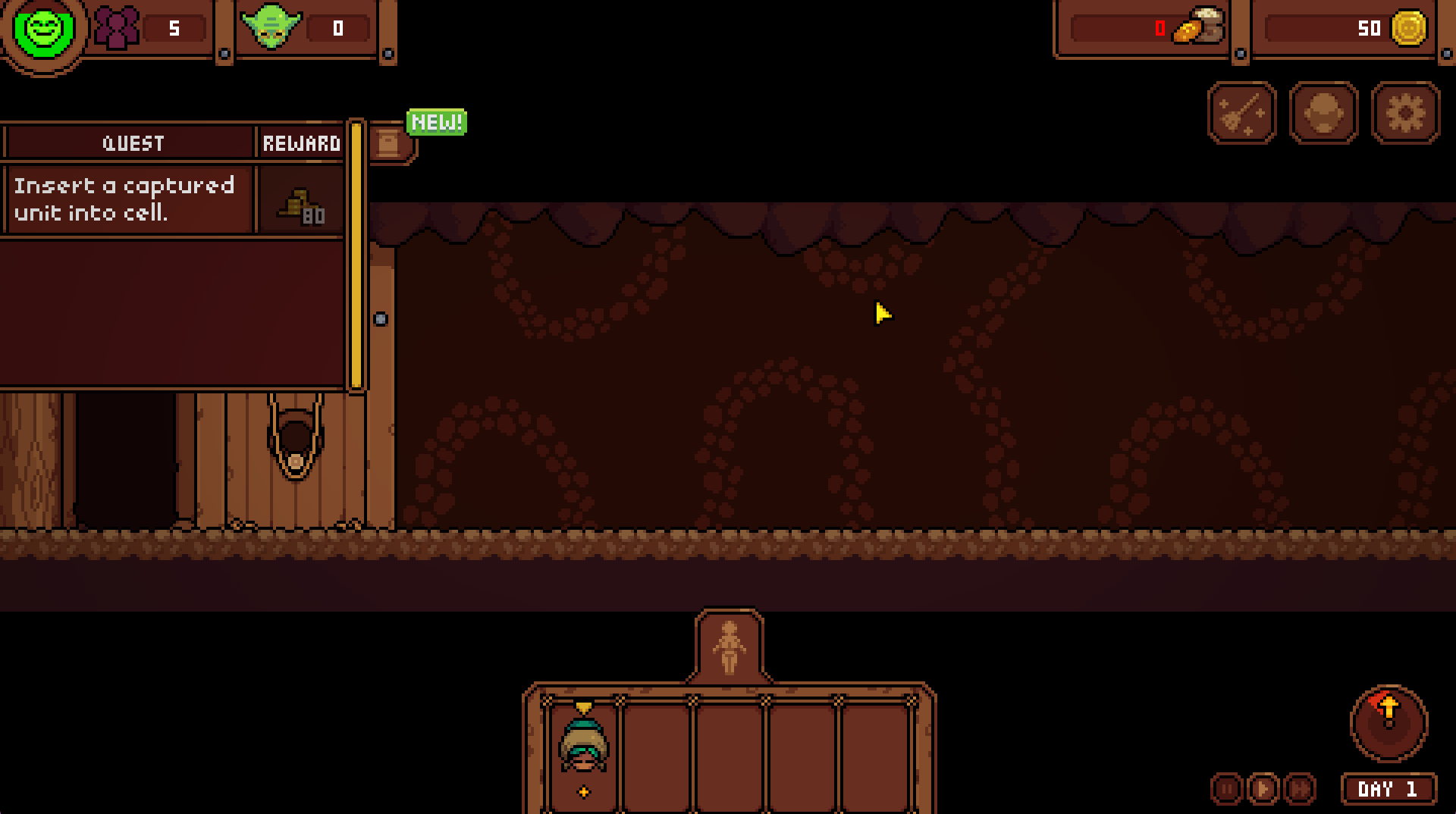Image resolution: width=1456 pixels, height=814 pixels.
Task: Click the green smiley mood icon
Action: (44, 30)
